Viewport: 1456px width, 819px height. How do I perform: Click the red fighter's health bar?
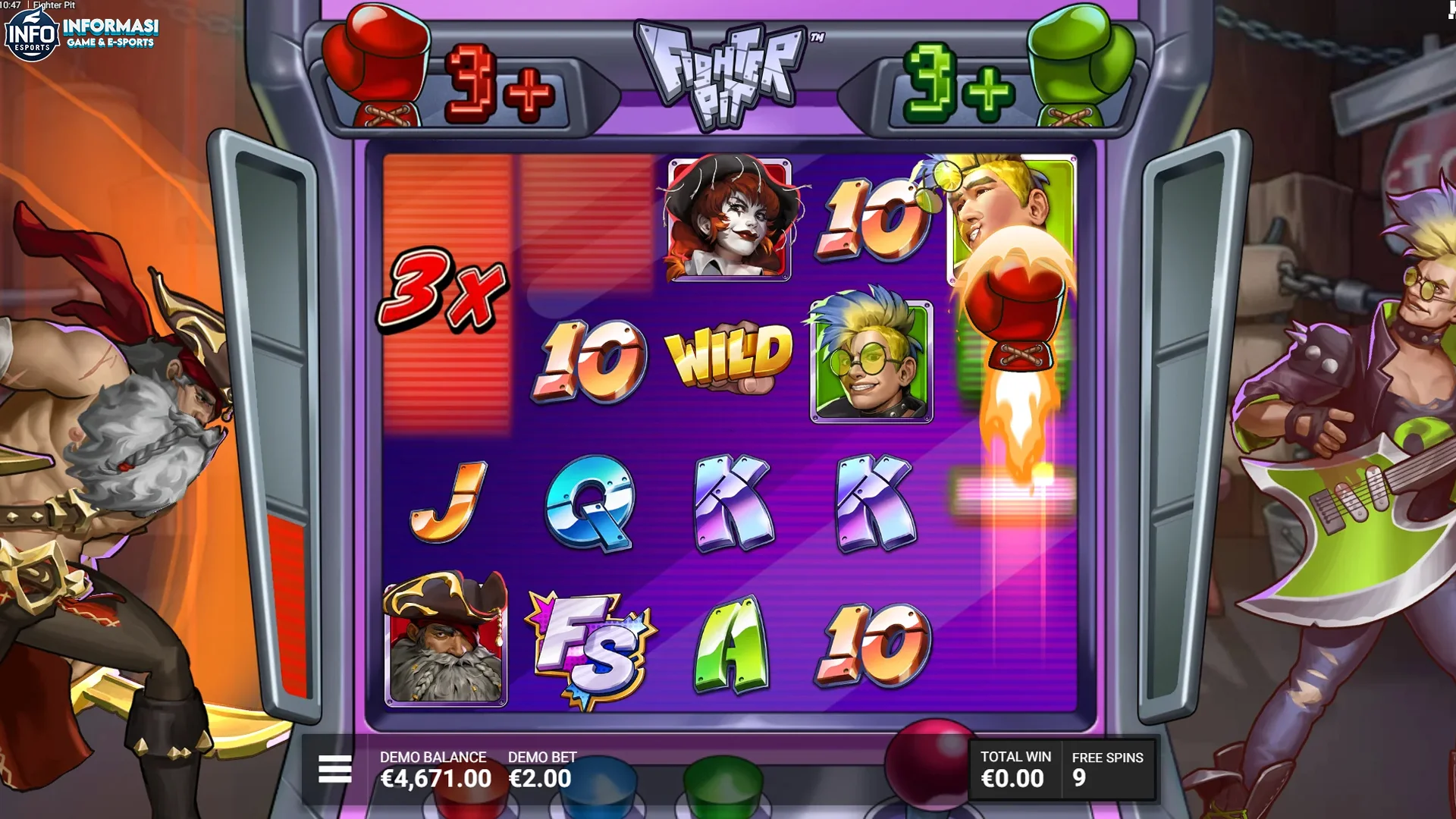click(x=288, y=599)
